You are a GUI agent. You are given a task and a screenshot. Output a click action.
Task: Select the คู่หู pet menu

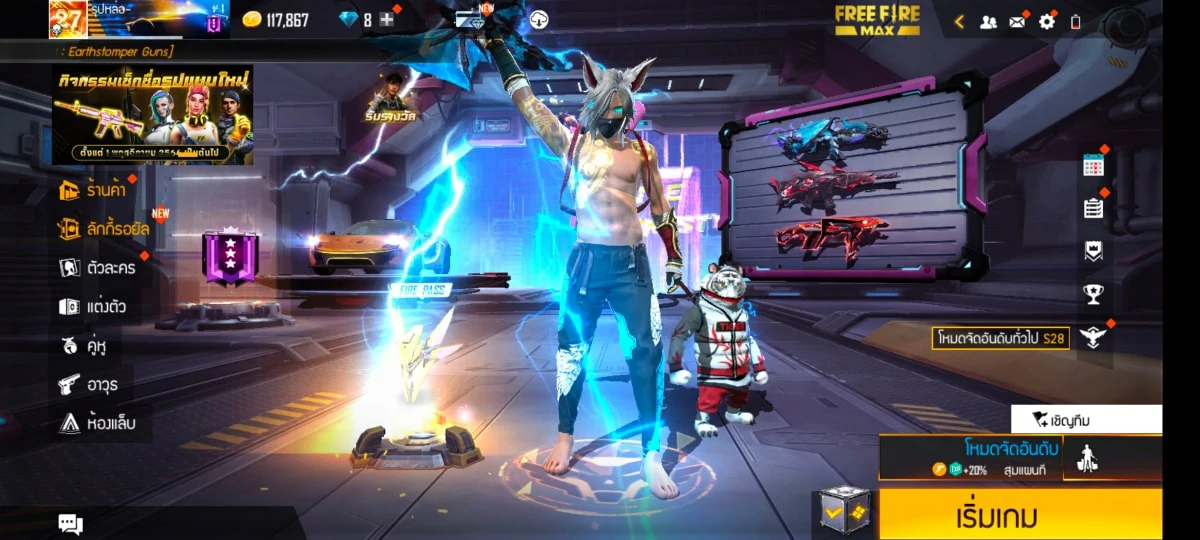(x=83, y=346)
